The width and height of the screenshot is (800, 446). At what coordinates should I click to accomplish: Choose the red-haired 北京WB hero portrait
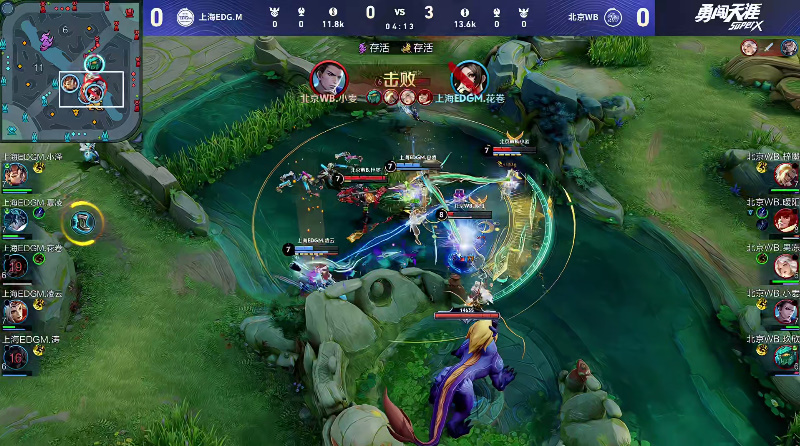pos(784,219)
